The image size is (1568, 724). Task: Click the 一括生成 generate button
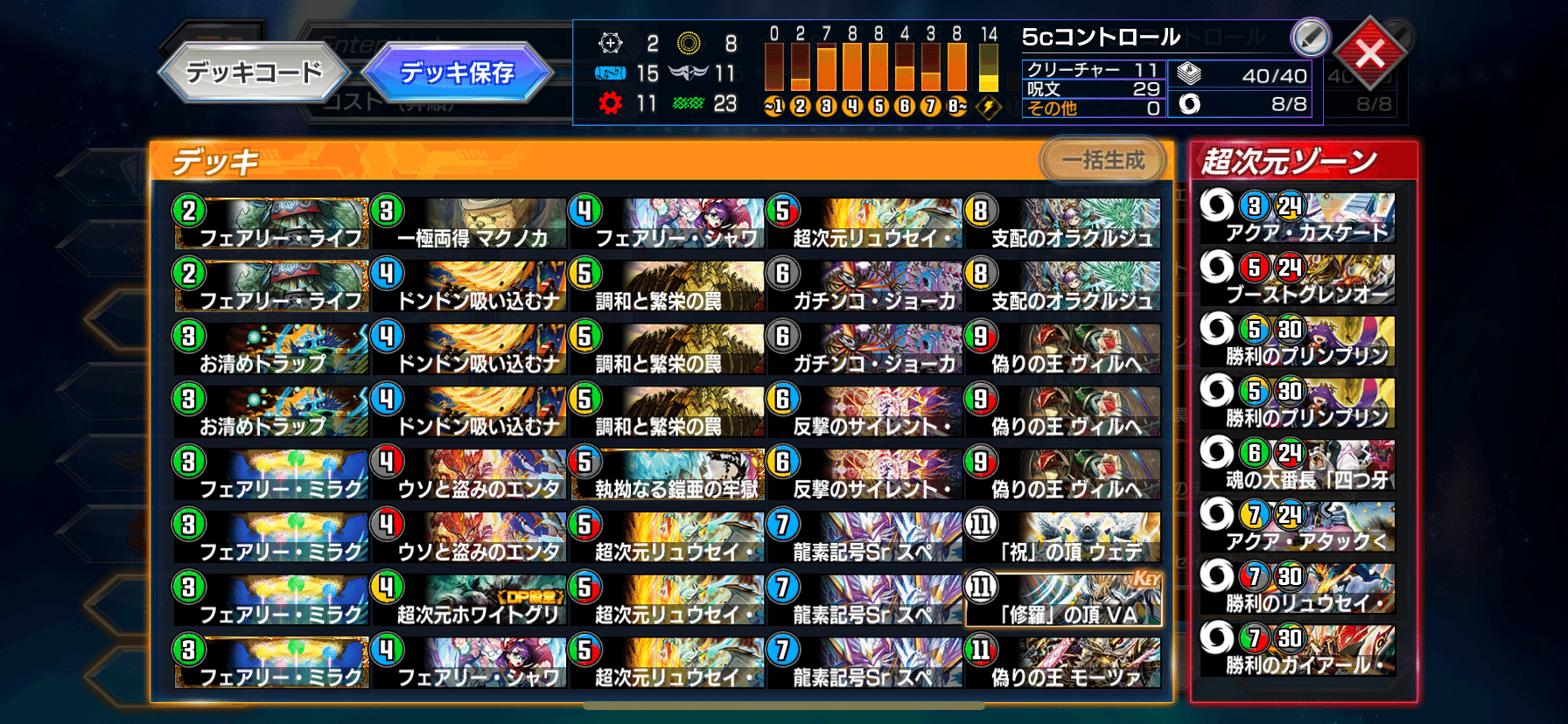1101,161
